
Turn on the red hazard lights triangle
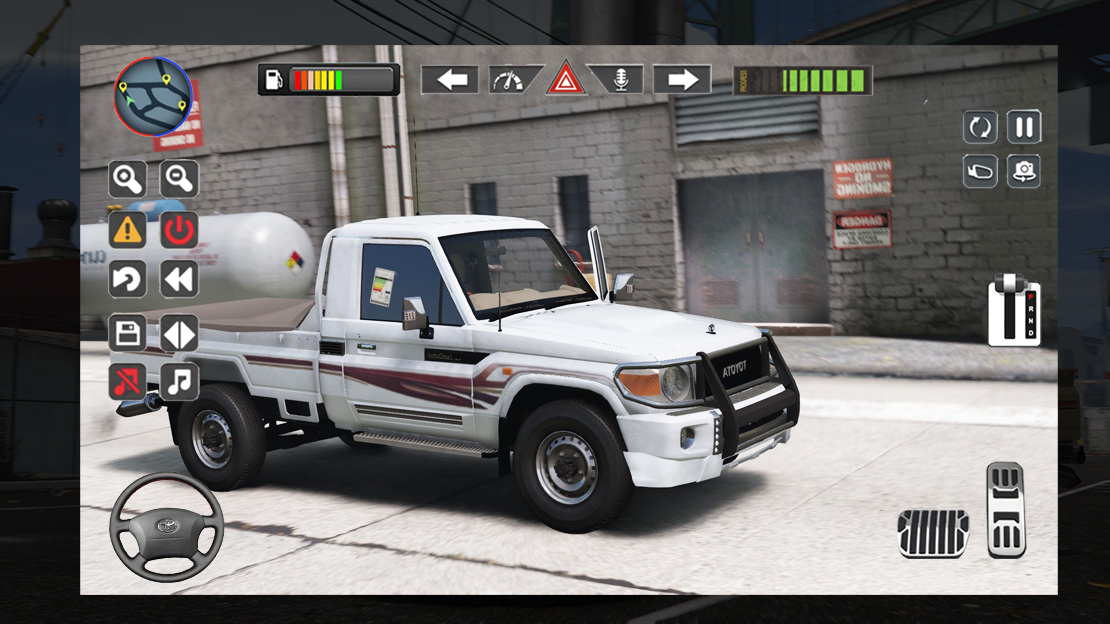pyautogui.click(x=565, y=79)
